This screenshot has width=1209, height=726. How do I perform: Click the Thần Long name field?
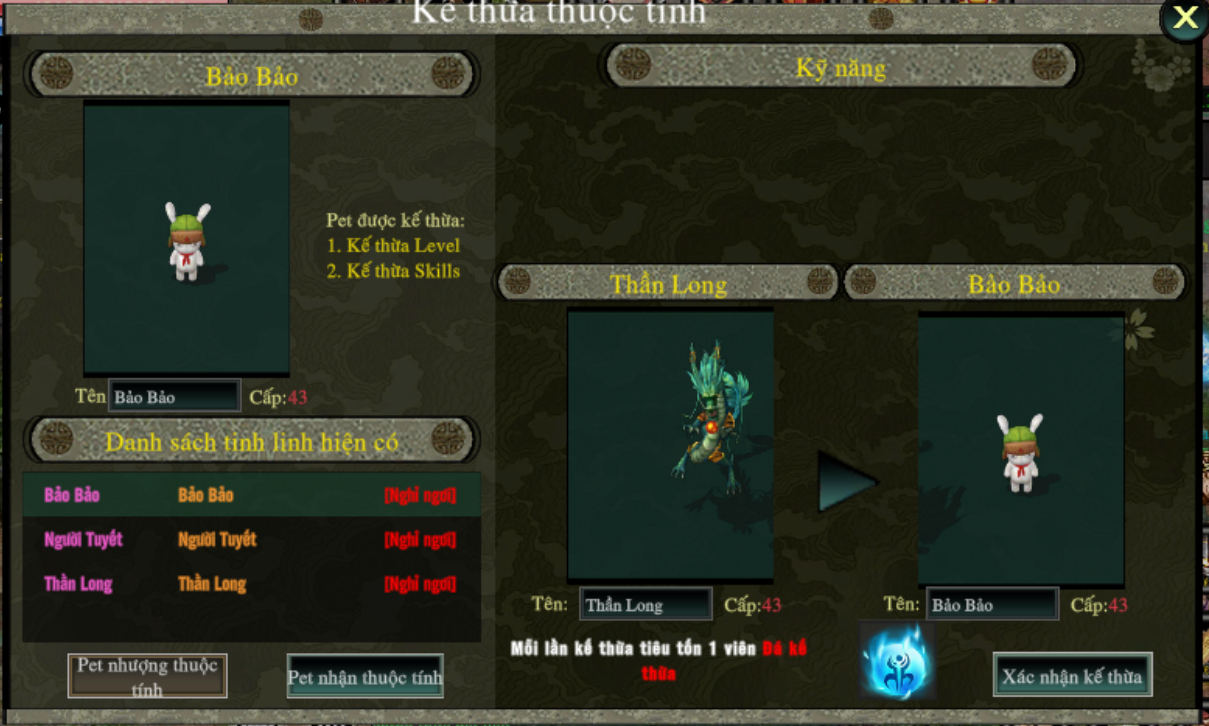[645, 604]
